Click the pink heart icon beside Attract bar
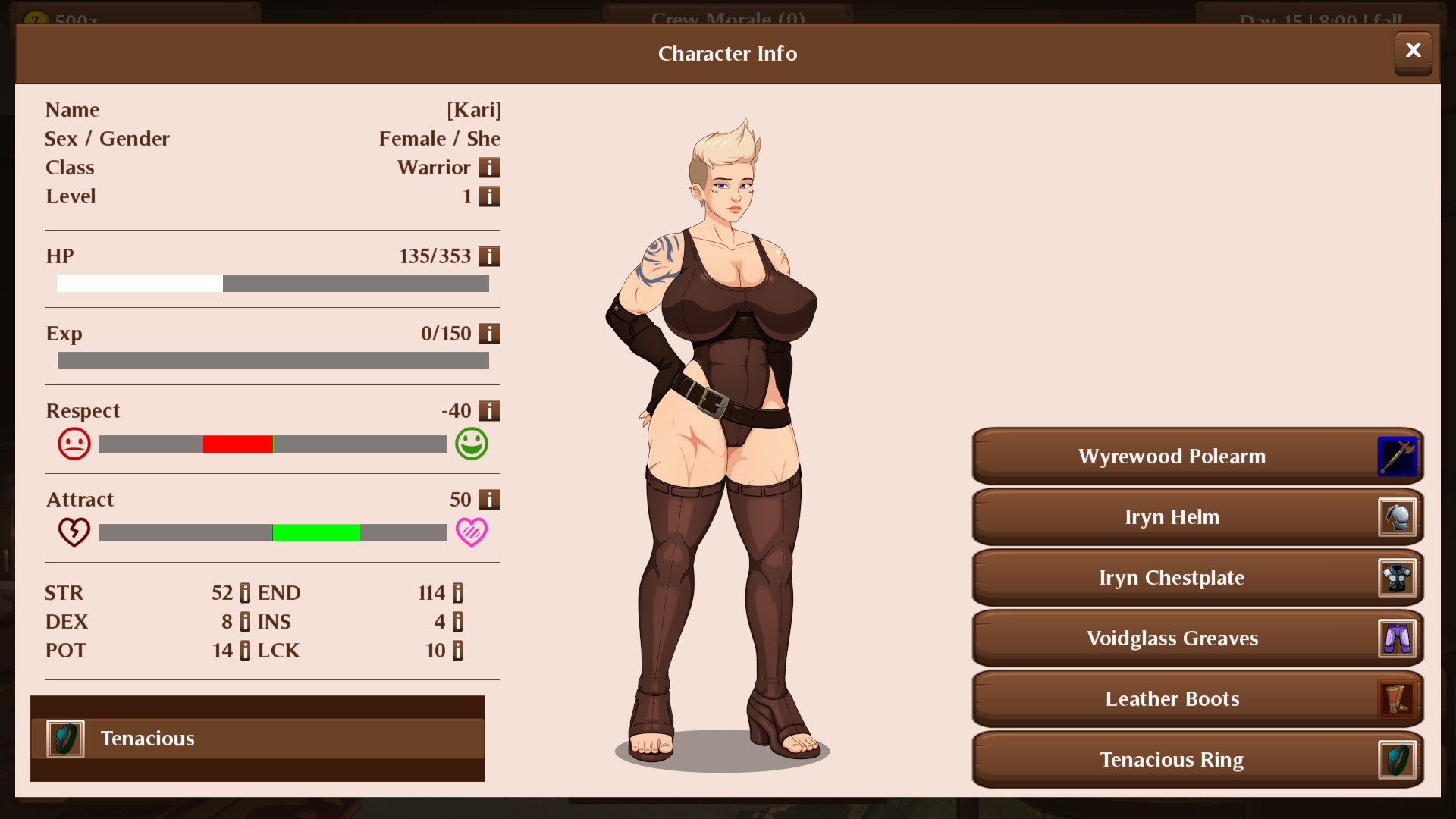 [472, 532]
